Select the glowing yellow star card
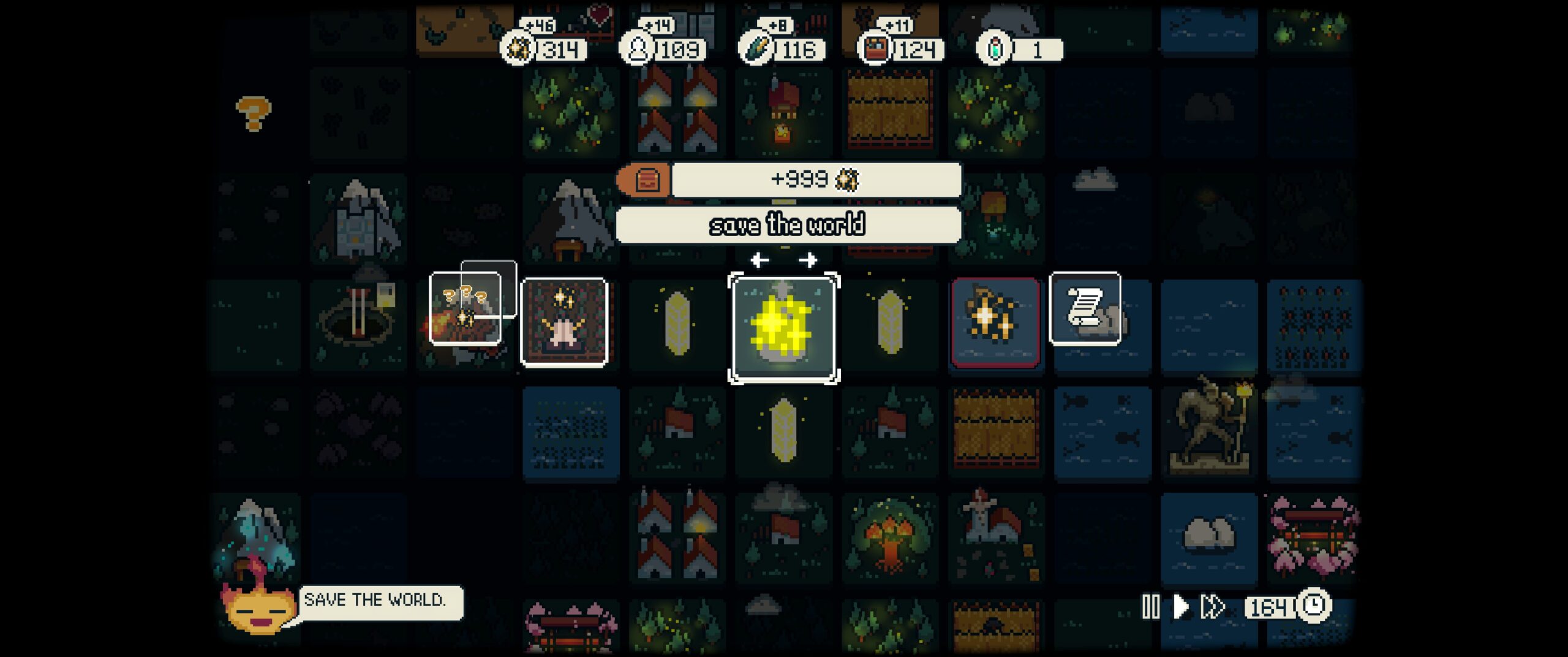The width and height of the screenshot is (1568, 657). (x=783, y=328)
